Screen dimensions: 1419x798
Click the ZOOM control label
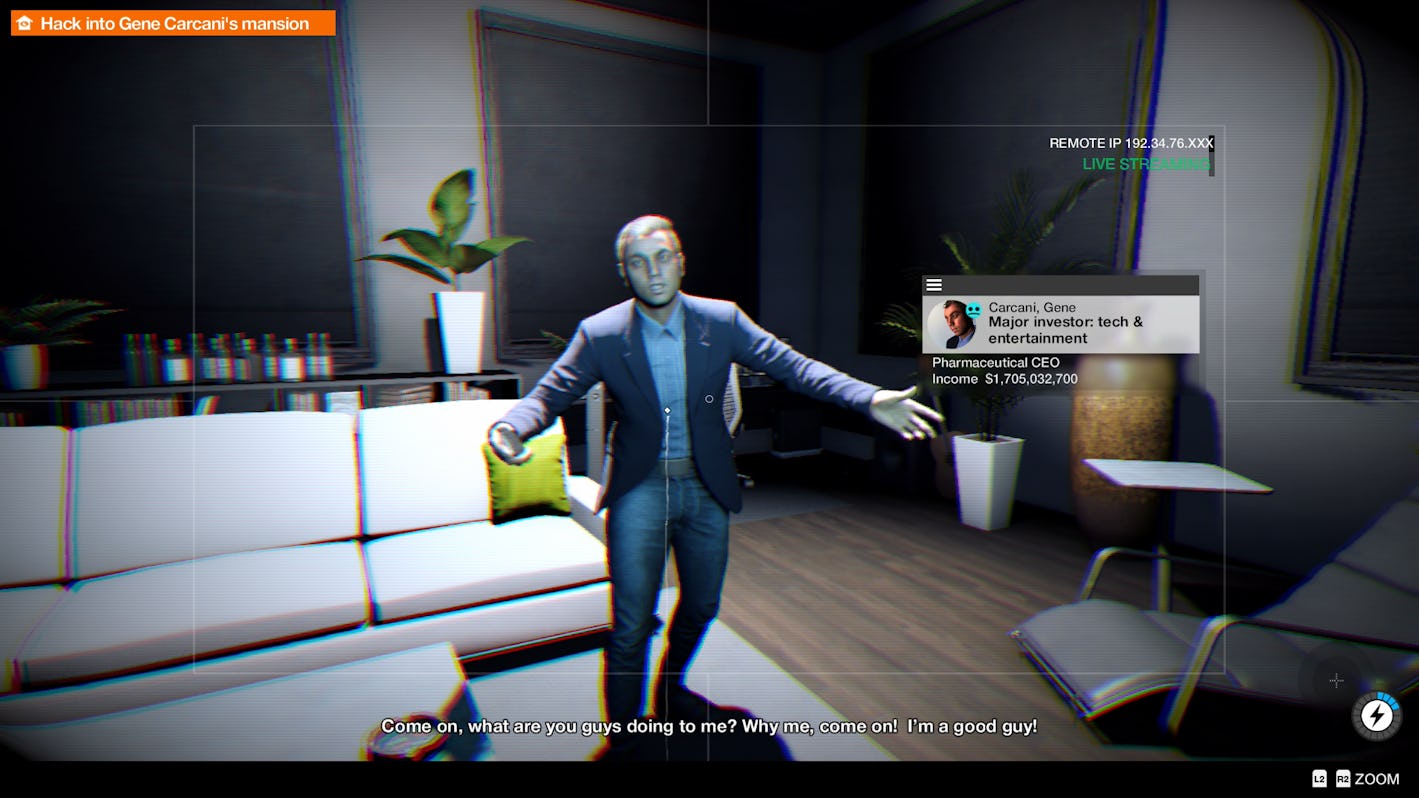coord(1377,779)
